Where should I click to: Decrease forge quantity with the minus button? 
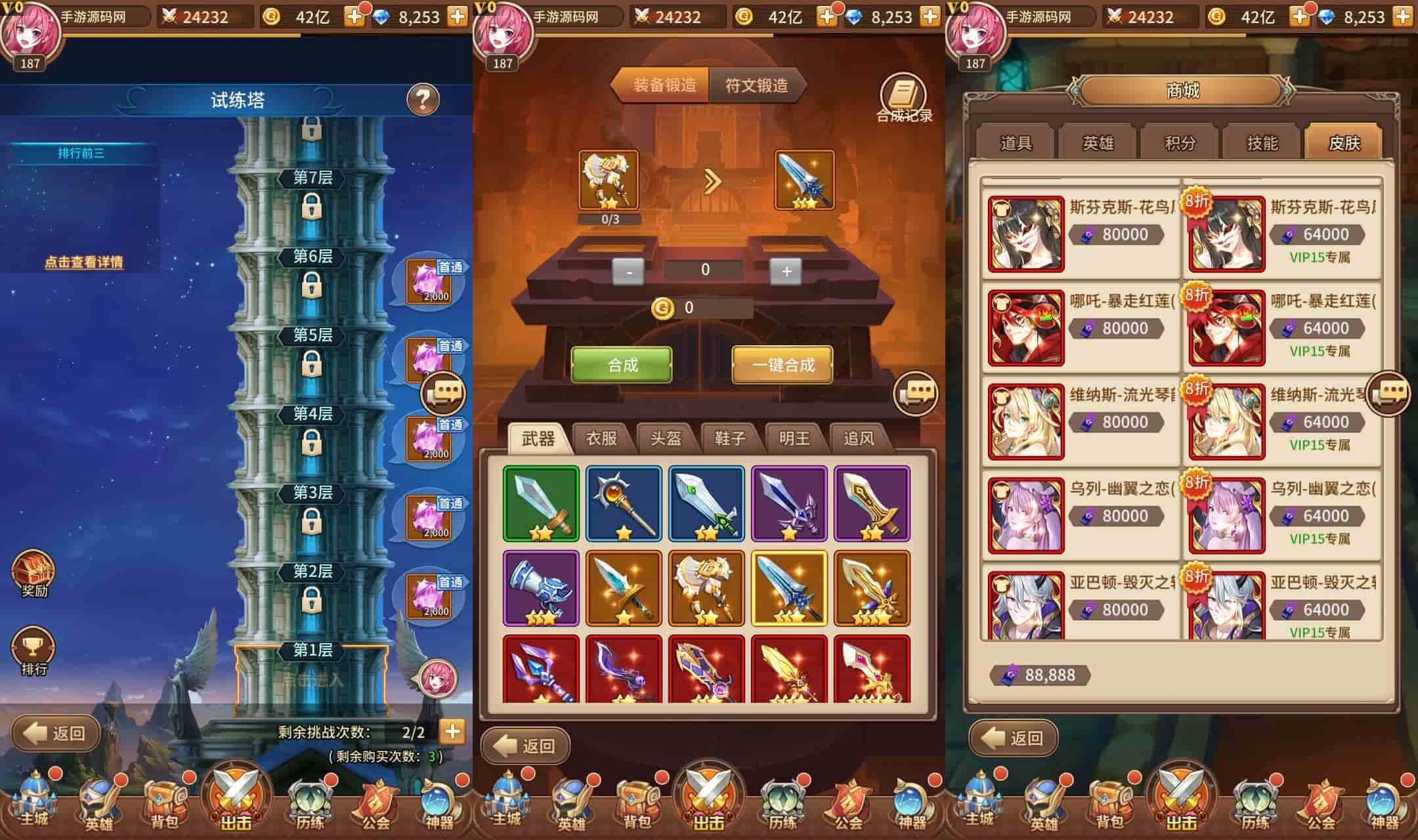pyautogui.click(x=629, y=271)
